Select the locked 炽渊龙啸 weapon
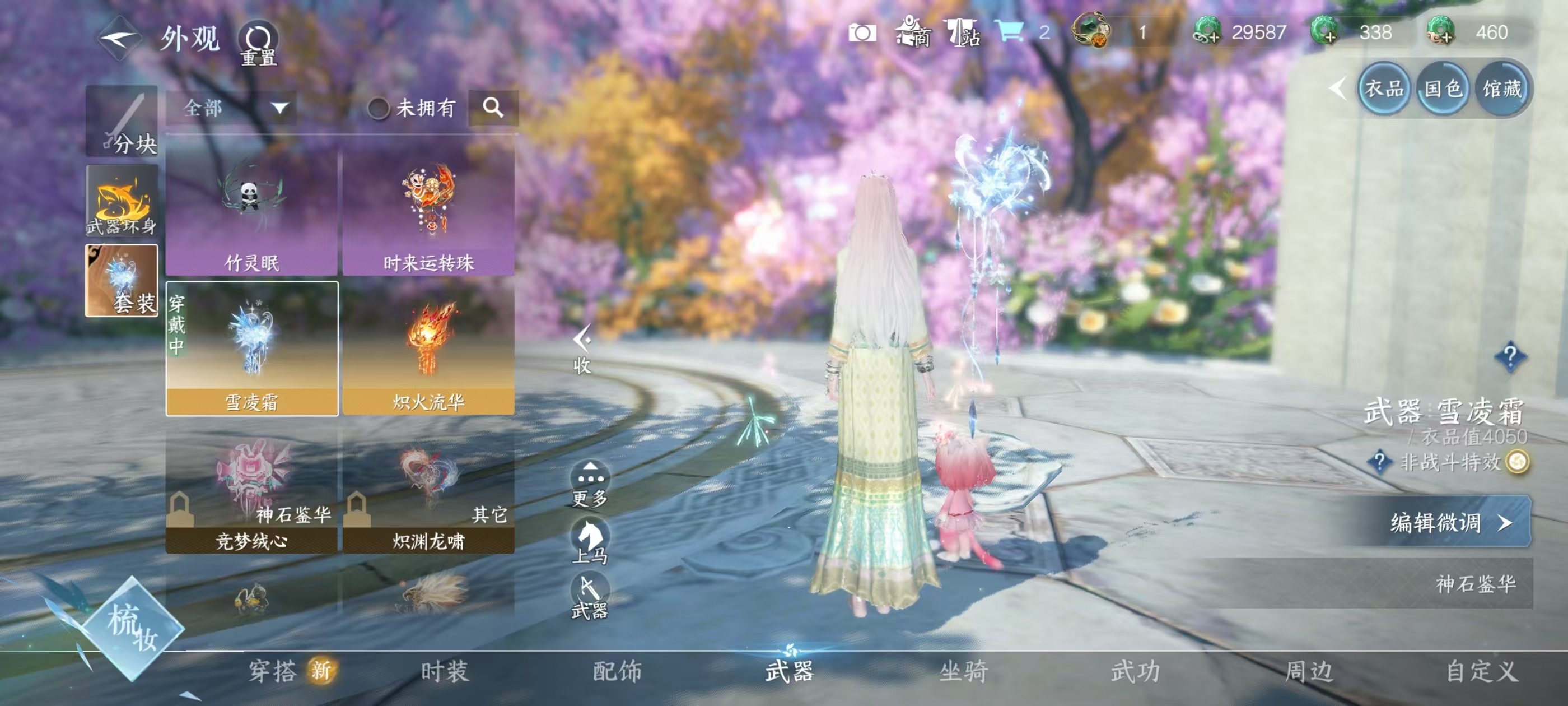This screenshot has width=1568, height=706. point(428,490)
